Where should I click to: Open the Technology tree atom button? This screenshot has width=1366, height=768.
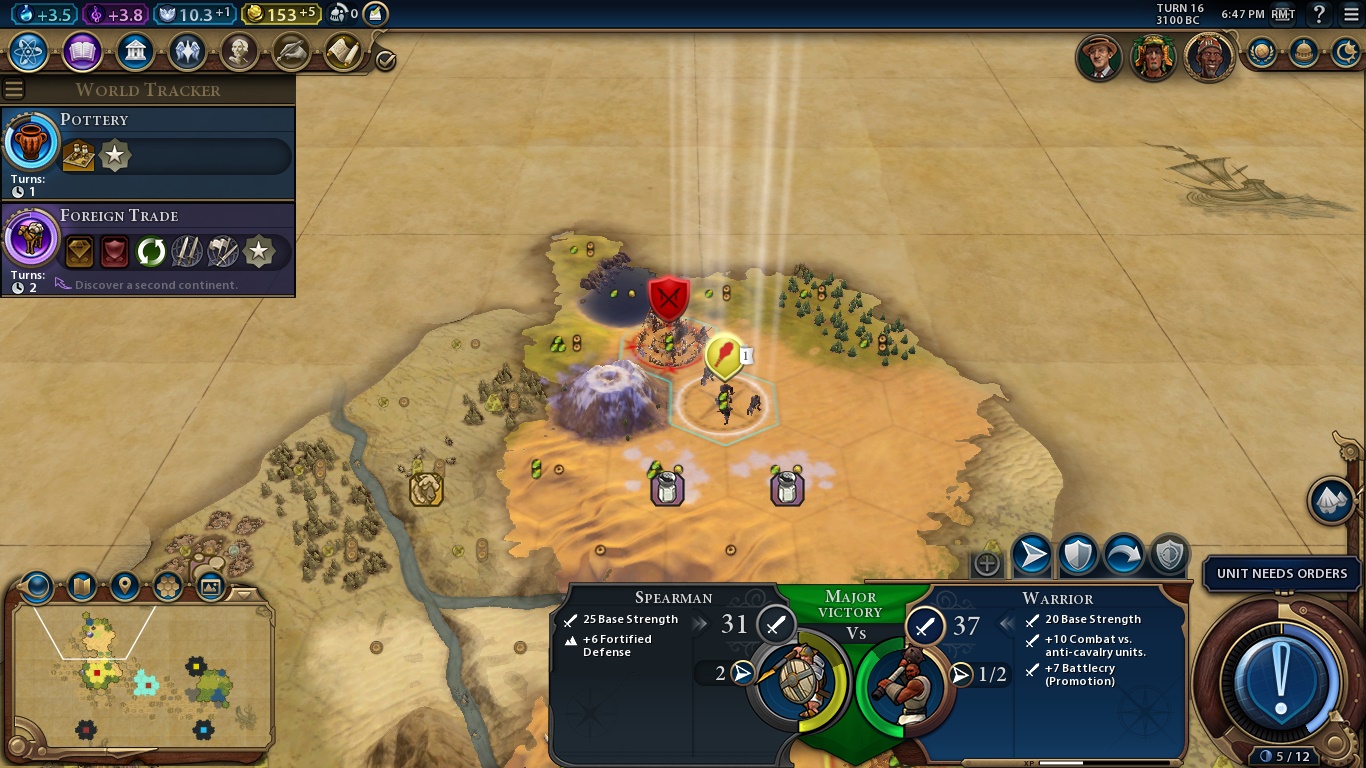28,51
